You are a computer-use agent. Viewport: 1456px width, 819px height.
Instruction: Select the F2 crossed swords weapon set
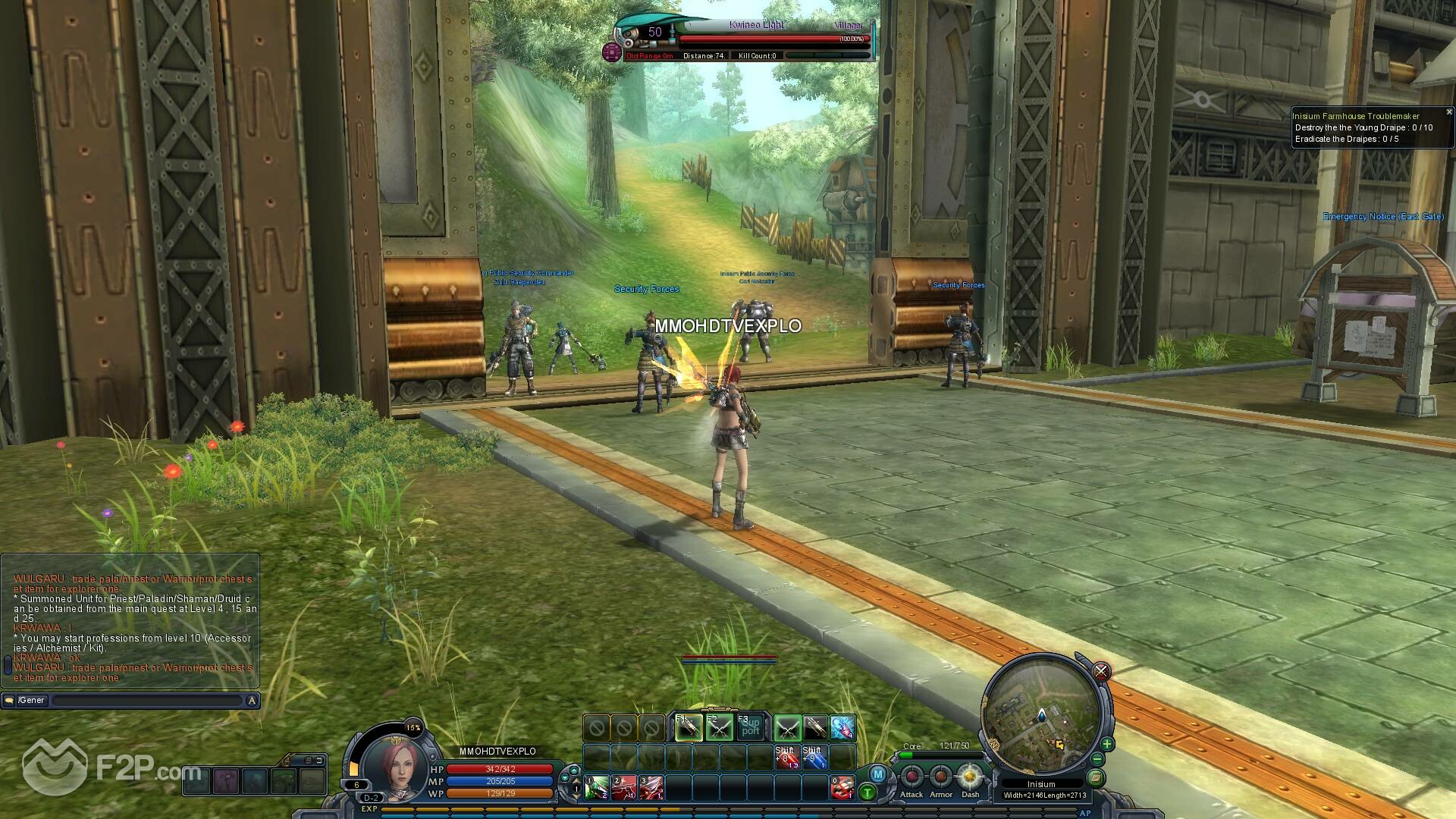point(719,728)
